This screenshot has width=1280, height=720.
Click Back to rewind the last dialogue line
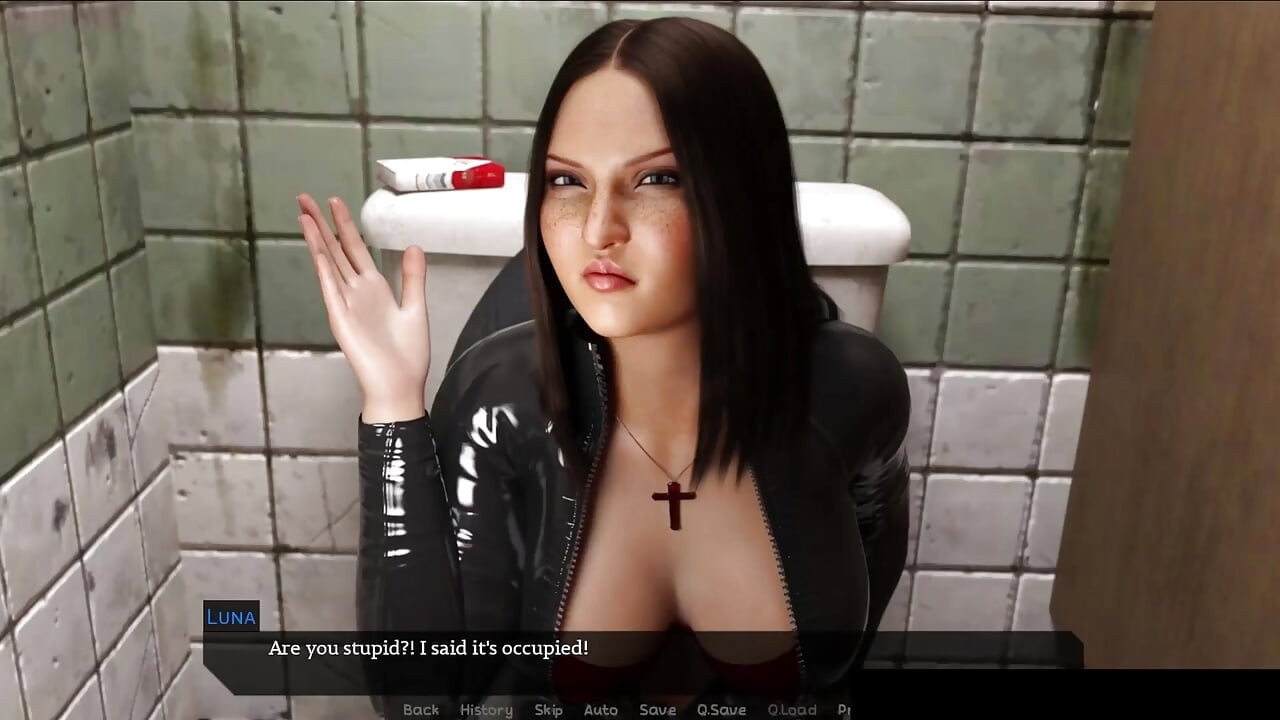[420, 709]
